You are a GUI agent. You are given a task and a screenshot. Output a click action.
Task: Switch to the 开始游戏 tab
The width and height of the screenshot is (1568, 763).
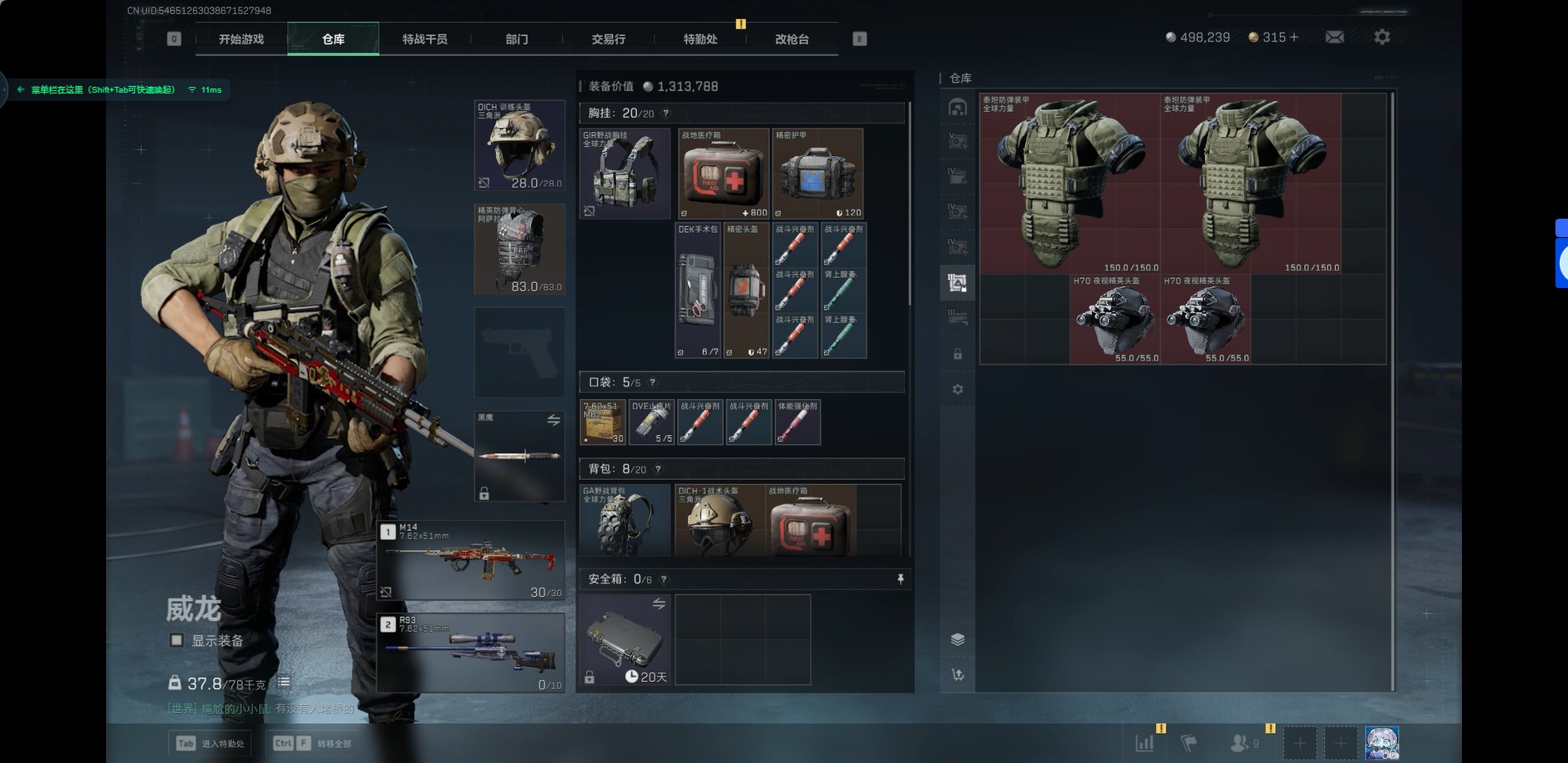tap(241, 39)
